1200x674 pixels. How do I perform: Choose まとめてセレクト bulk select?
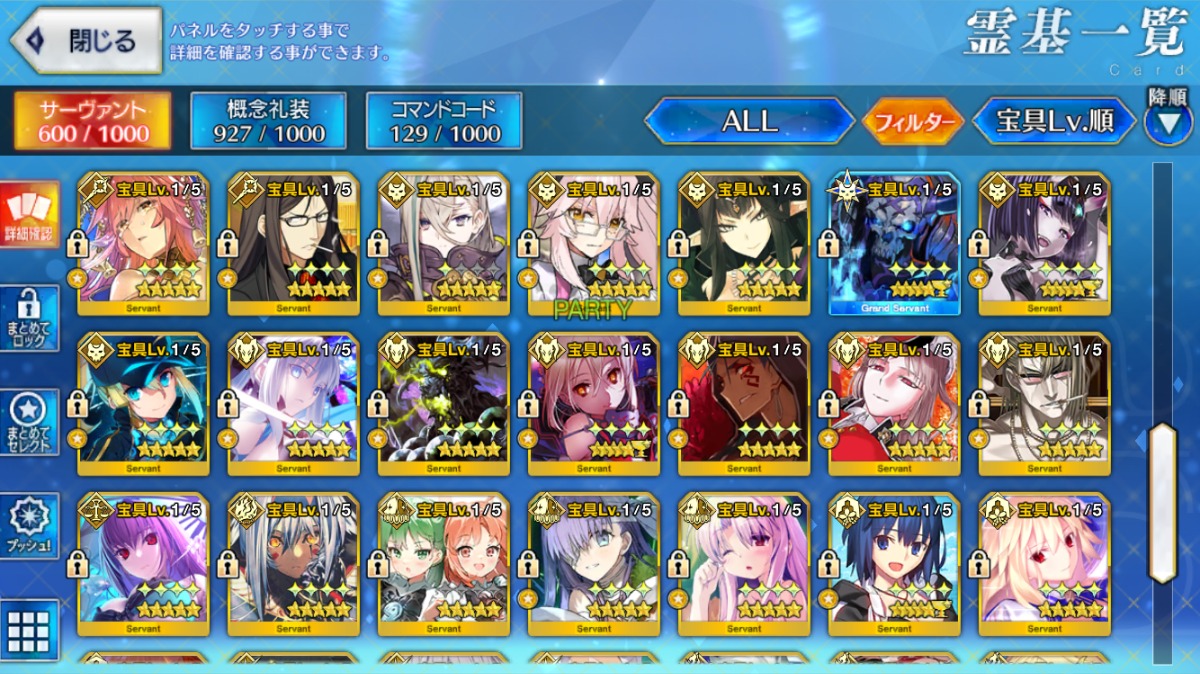(28, 422)
